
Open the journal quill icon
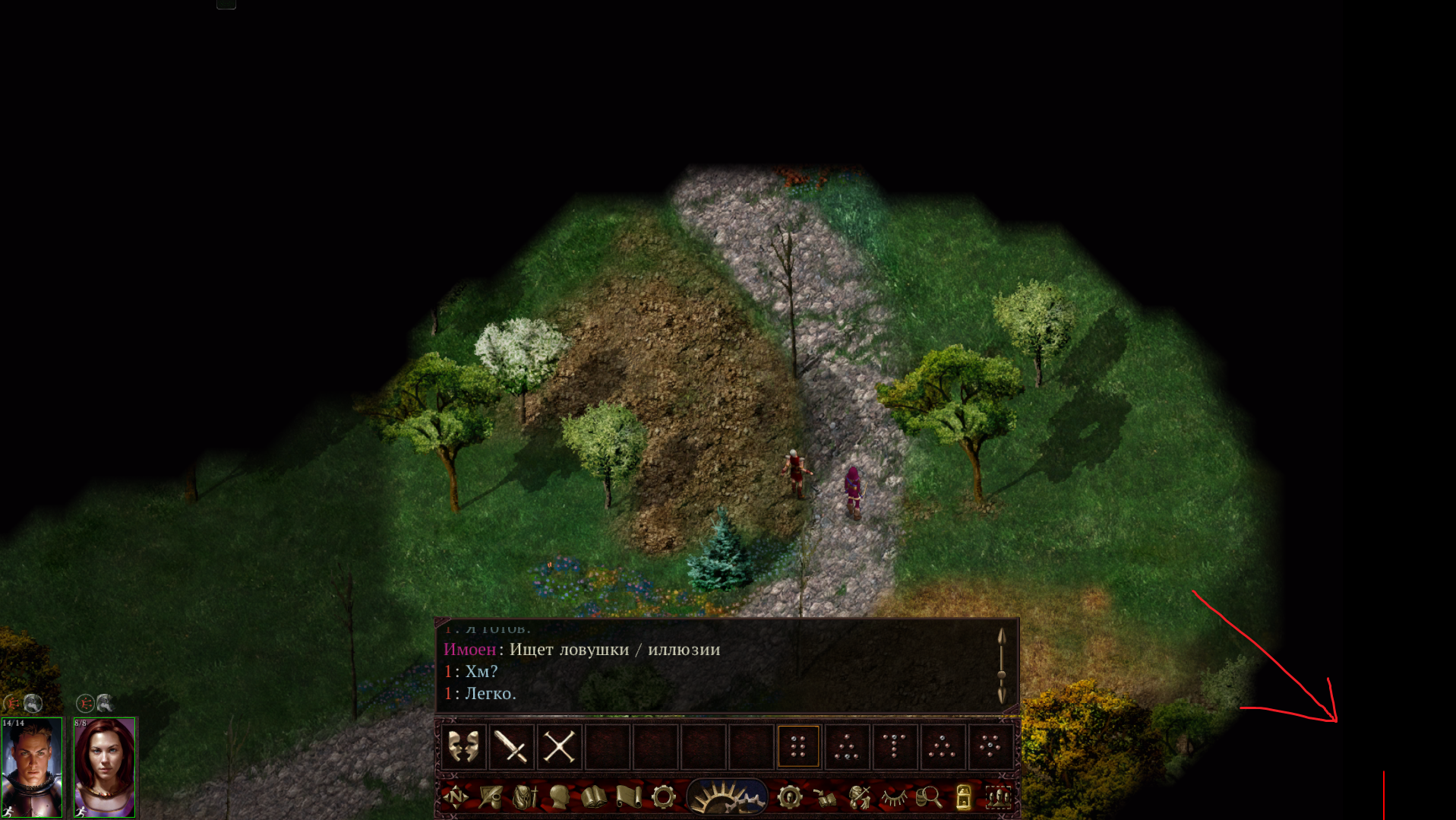point(490,796)
